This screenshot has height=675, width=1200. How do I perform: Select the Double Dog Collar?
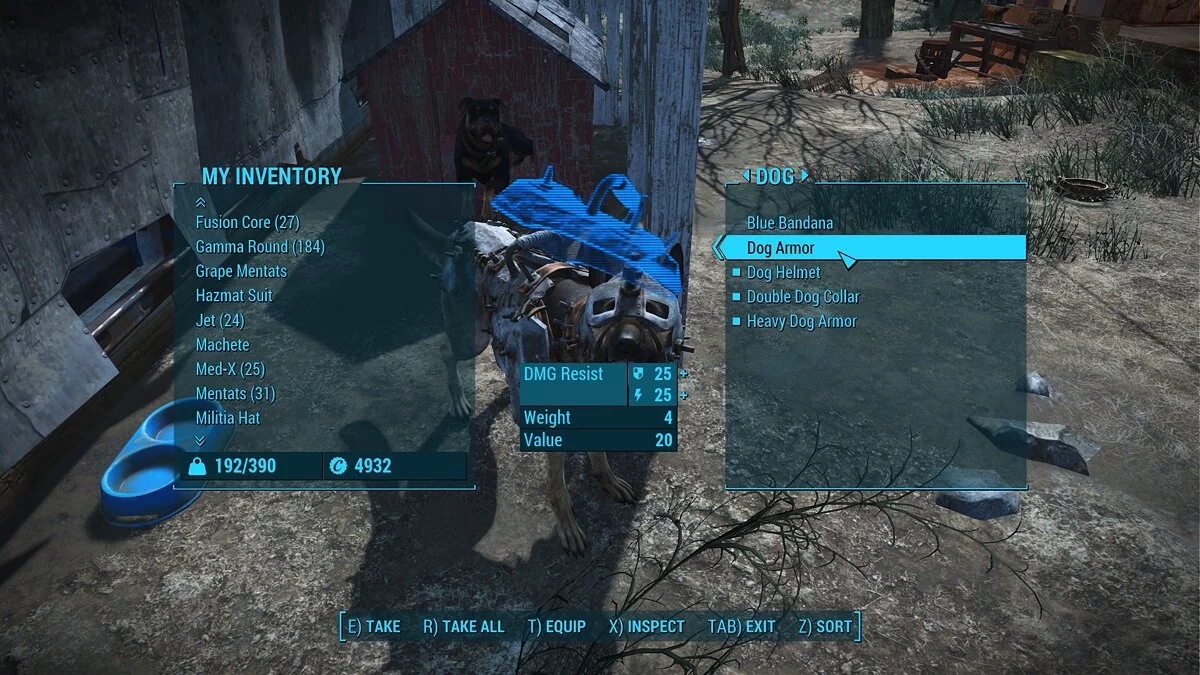(803, 297)
